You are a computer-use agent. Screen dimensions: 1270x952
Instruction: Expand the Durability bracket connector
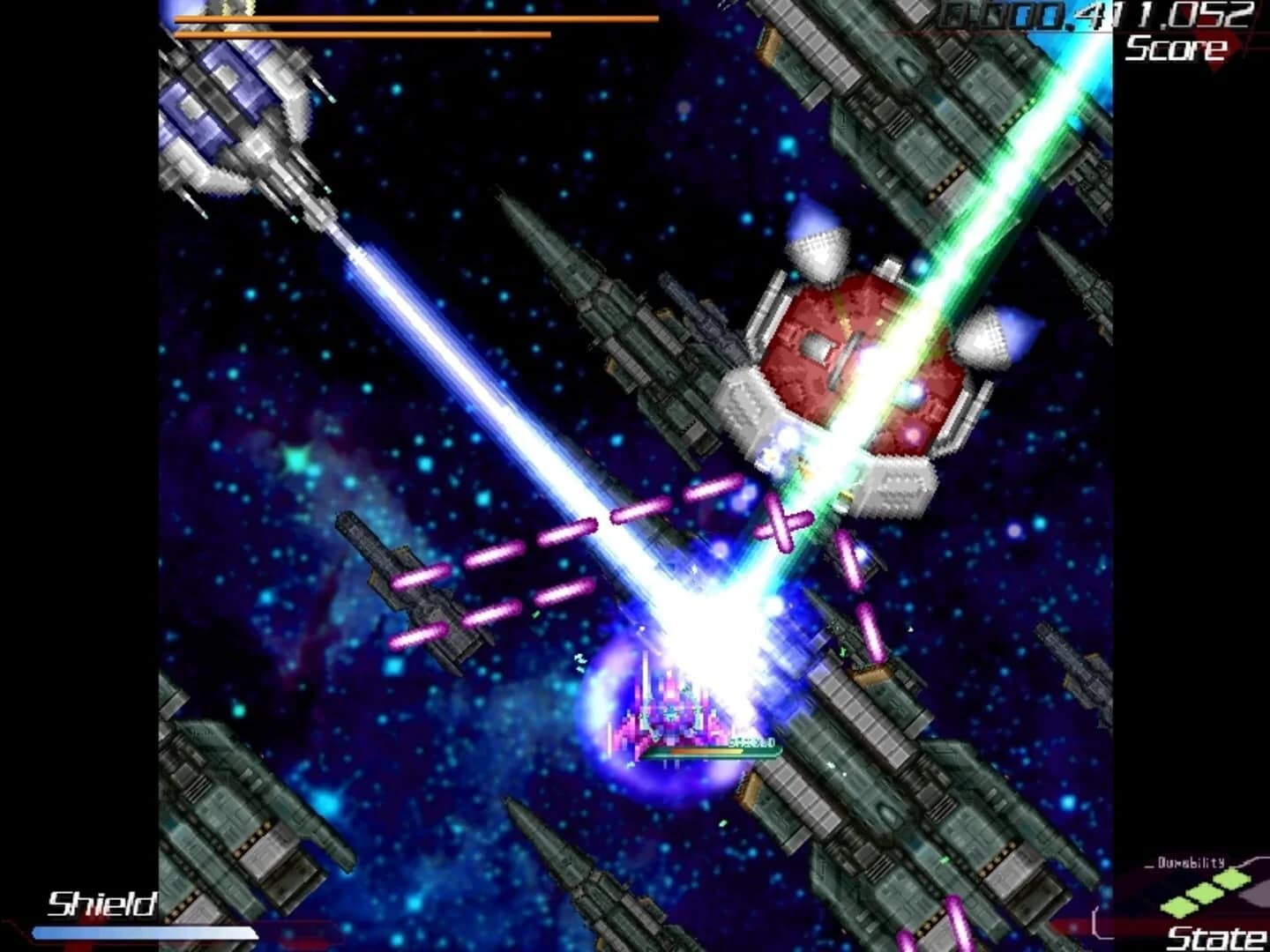[1251, 861]
